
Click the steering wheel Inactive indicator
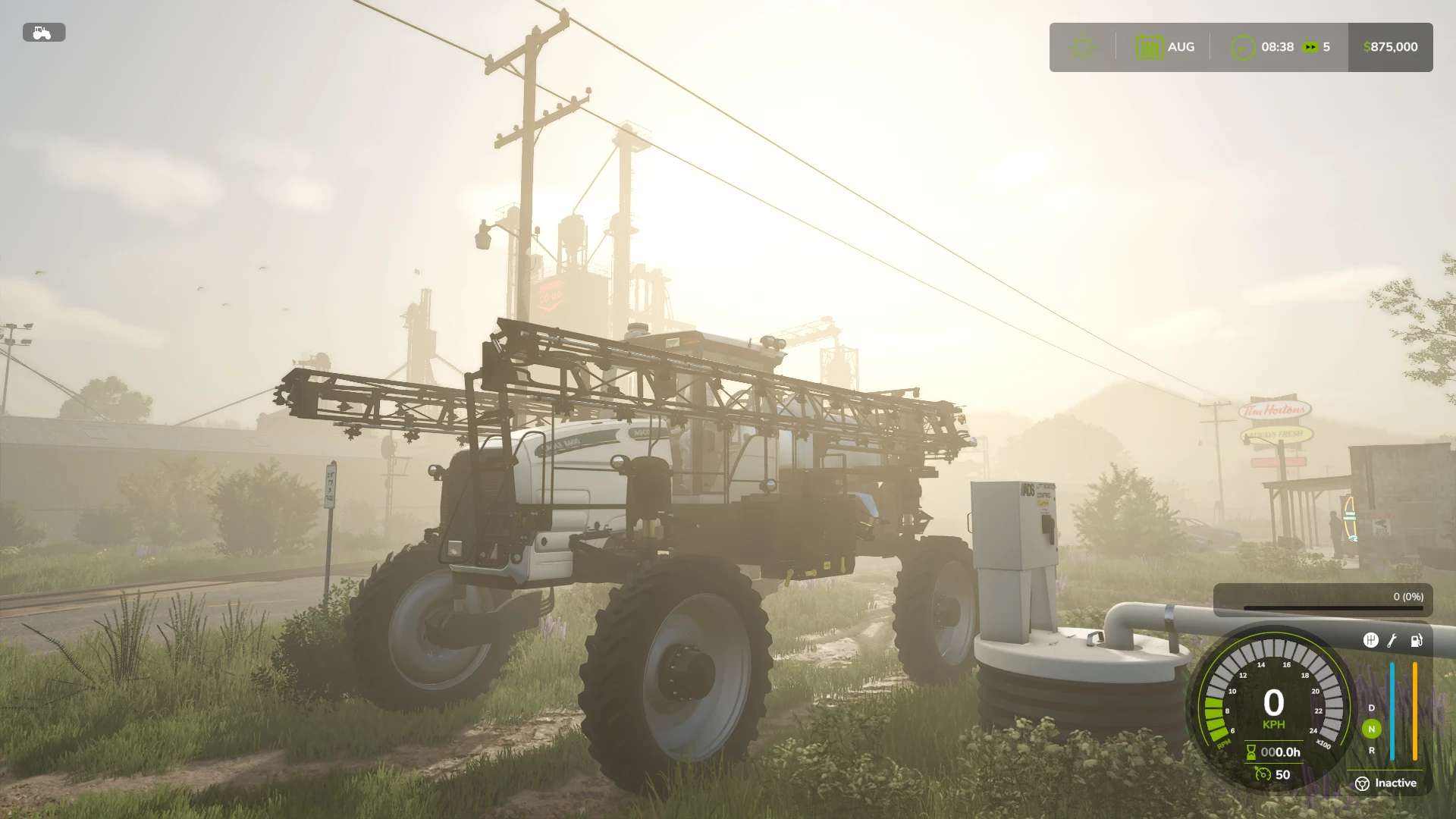tap(1363, 783)
